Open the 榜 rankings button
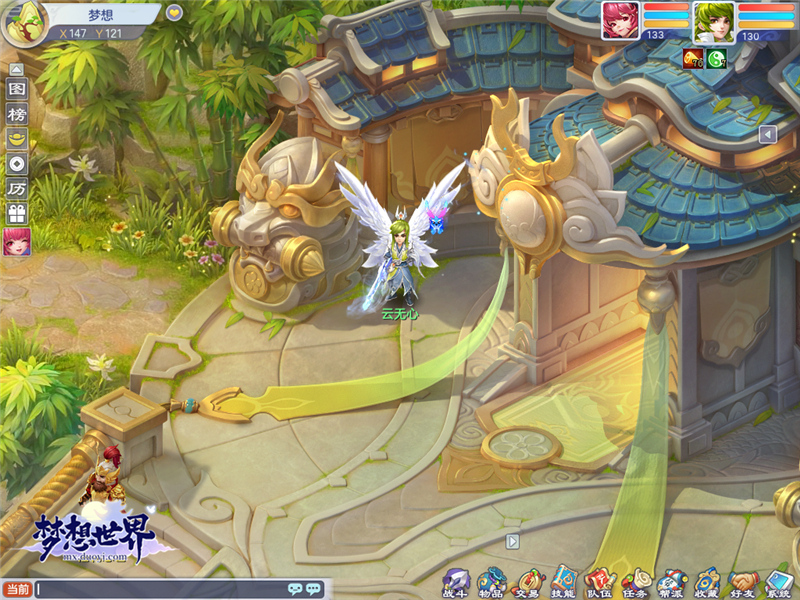 (16, 114)
